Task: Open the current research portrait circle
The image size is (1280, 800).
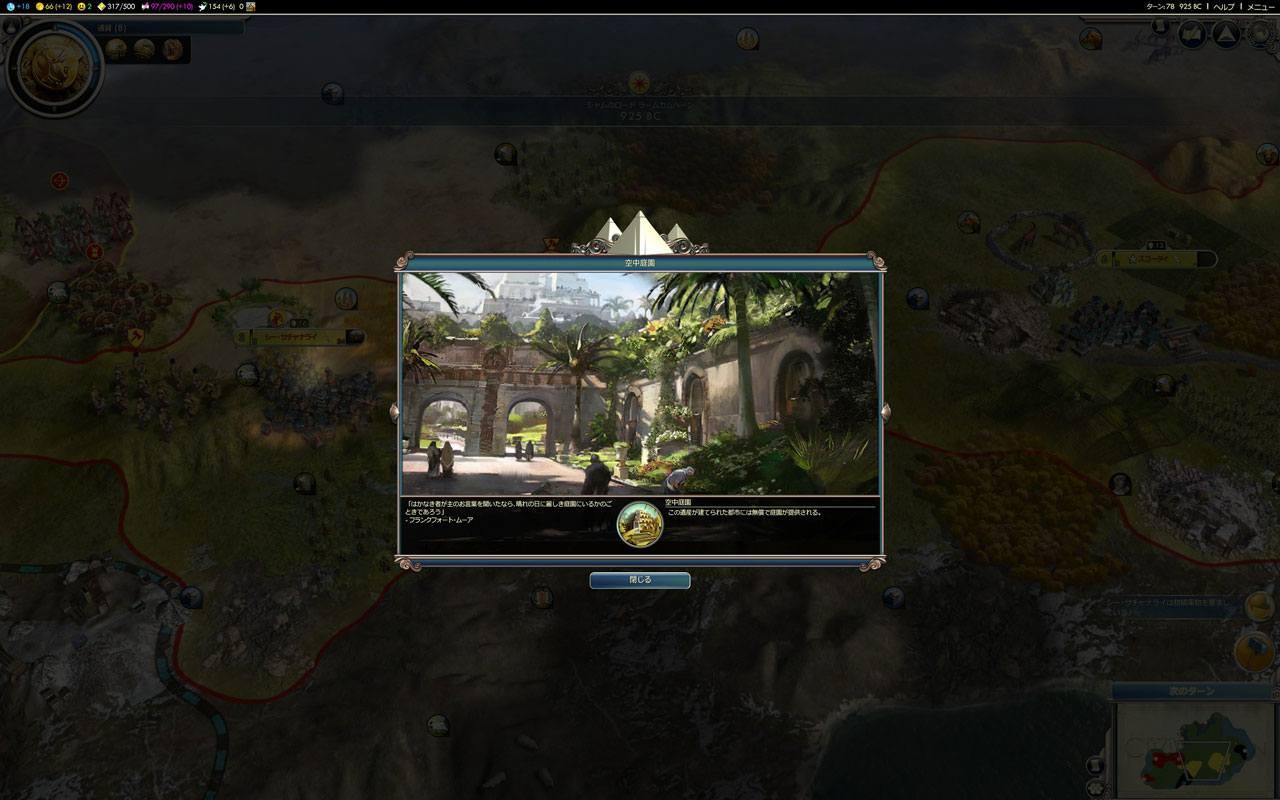Action: tap(54, 68)
